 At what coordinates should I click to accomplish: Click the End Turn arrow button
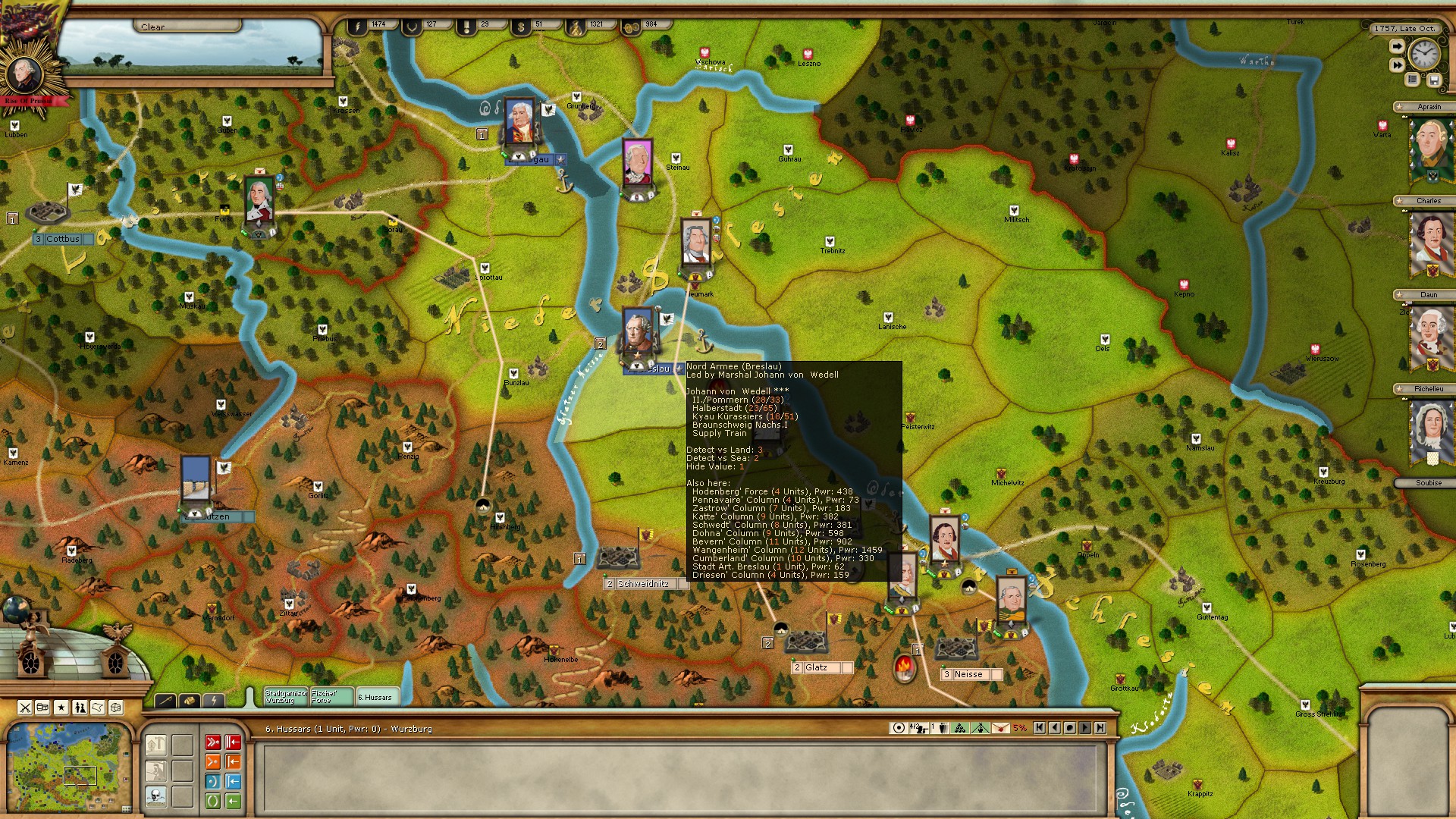tap(1398, 46)
